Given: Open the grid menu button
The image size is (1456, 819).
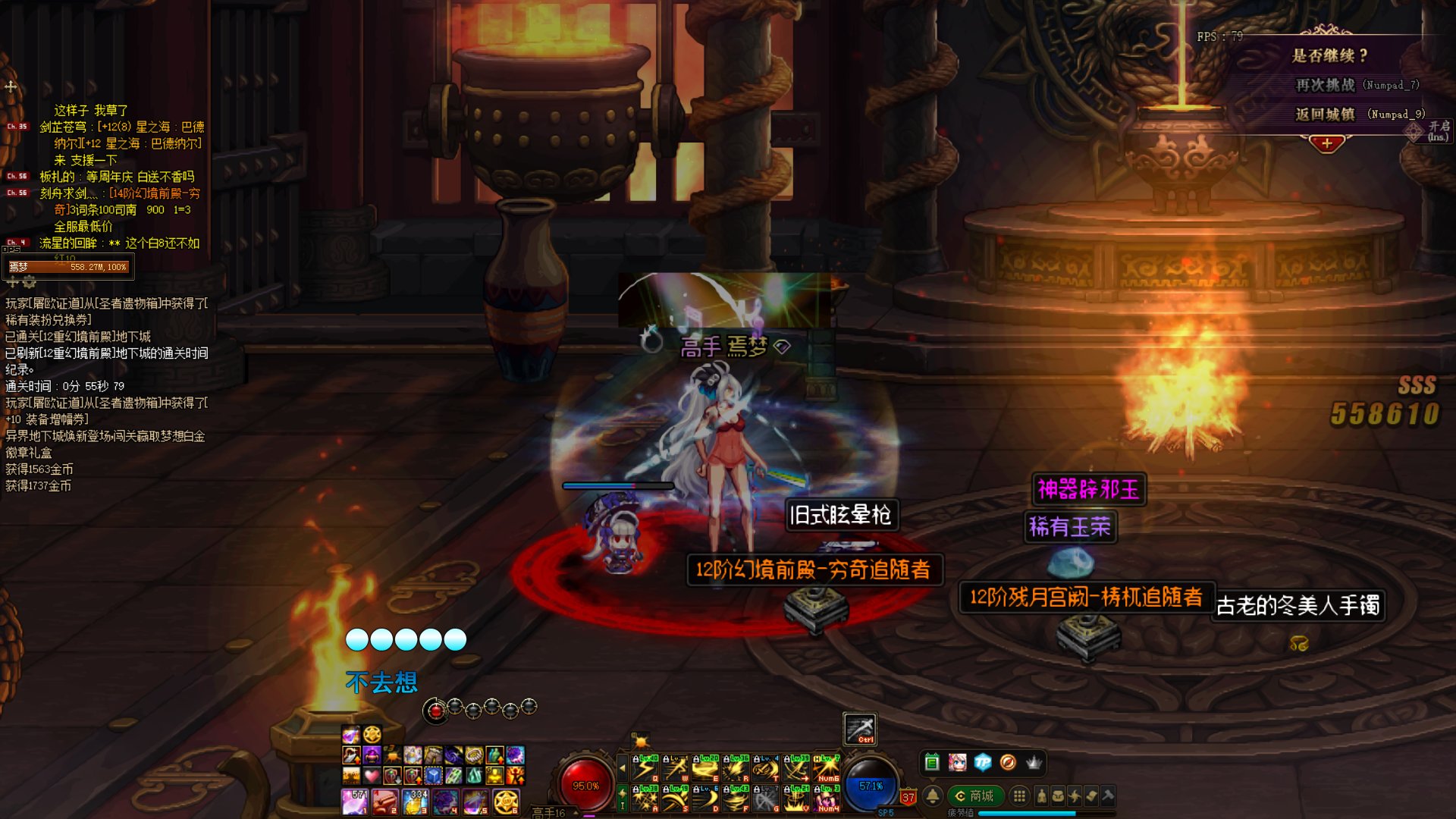Looking at the screenshot, I should (x=1020, y=795).
